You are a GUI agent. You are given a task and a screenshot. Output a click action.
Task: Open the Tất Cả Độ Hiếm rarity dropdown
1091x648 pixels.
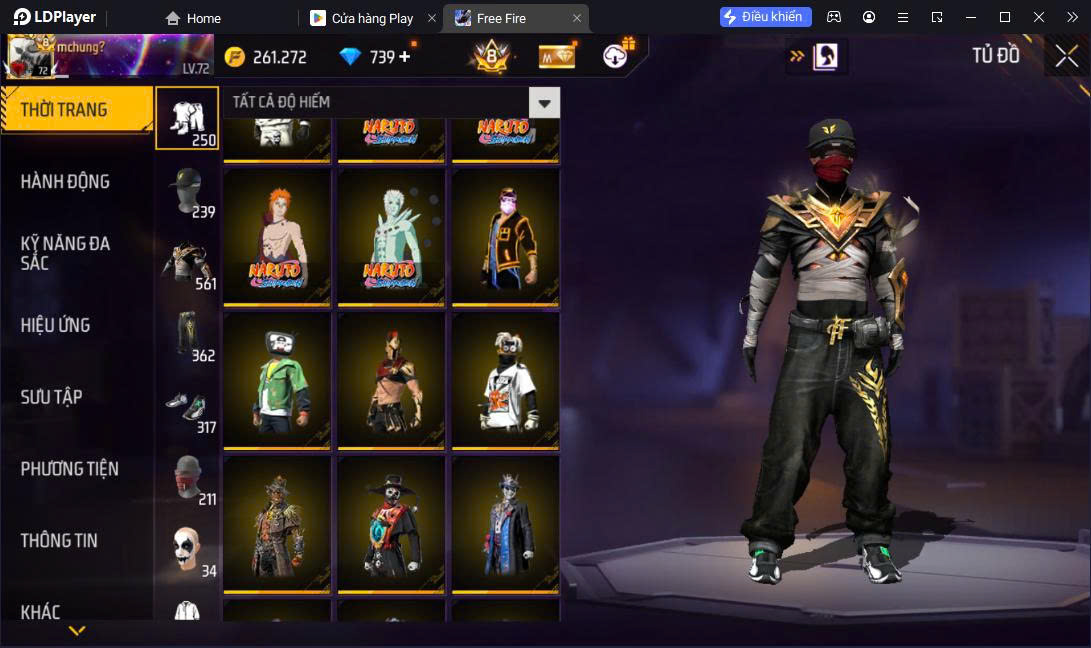[544, 102]
